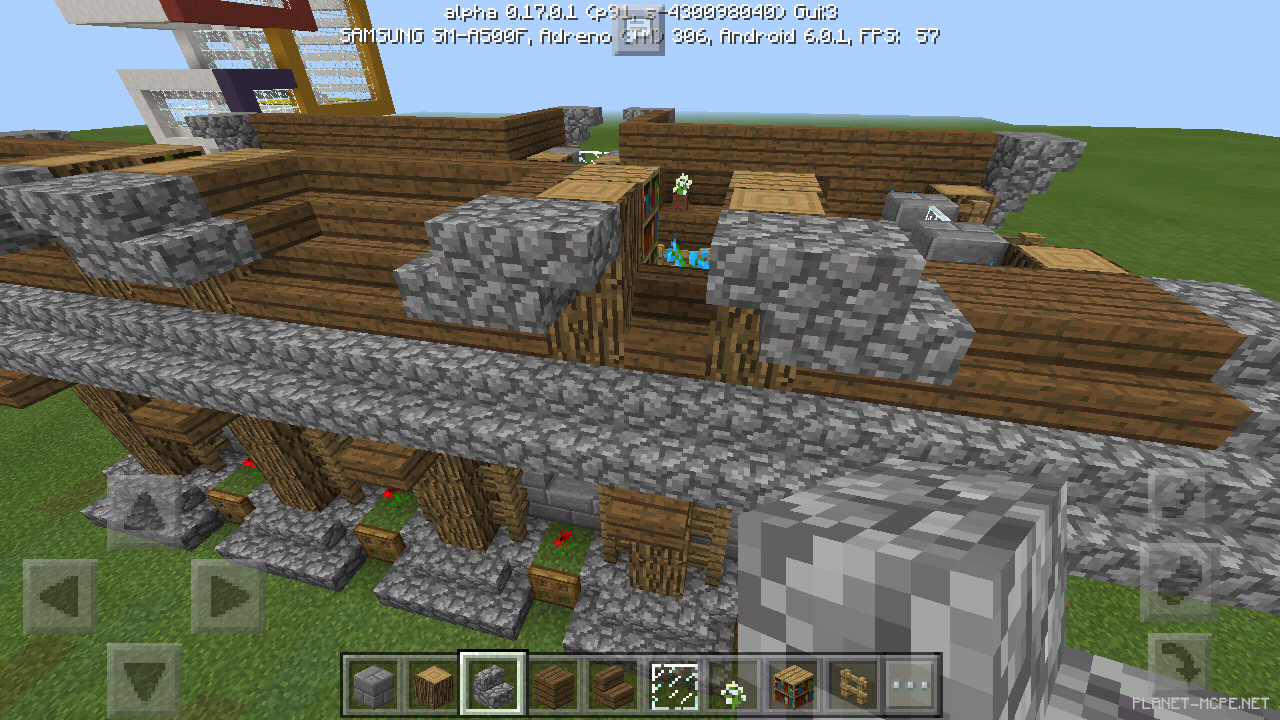Open the pause menu at top center
This screenshot has height=720, width=1280.
(x=637, y=32)
